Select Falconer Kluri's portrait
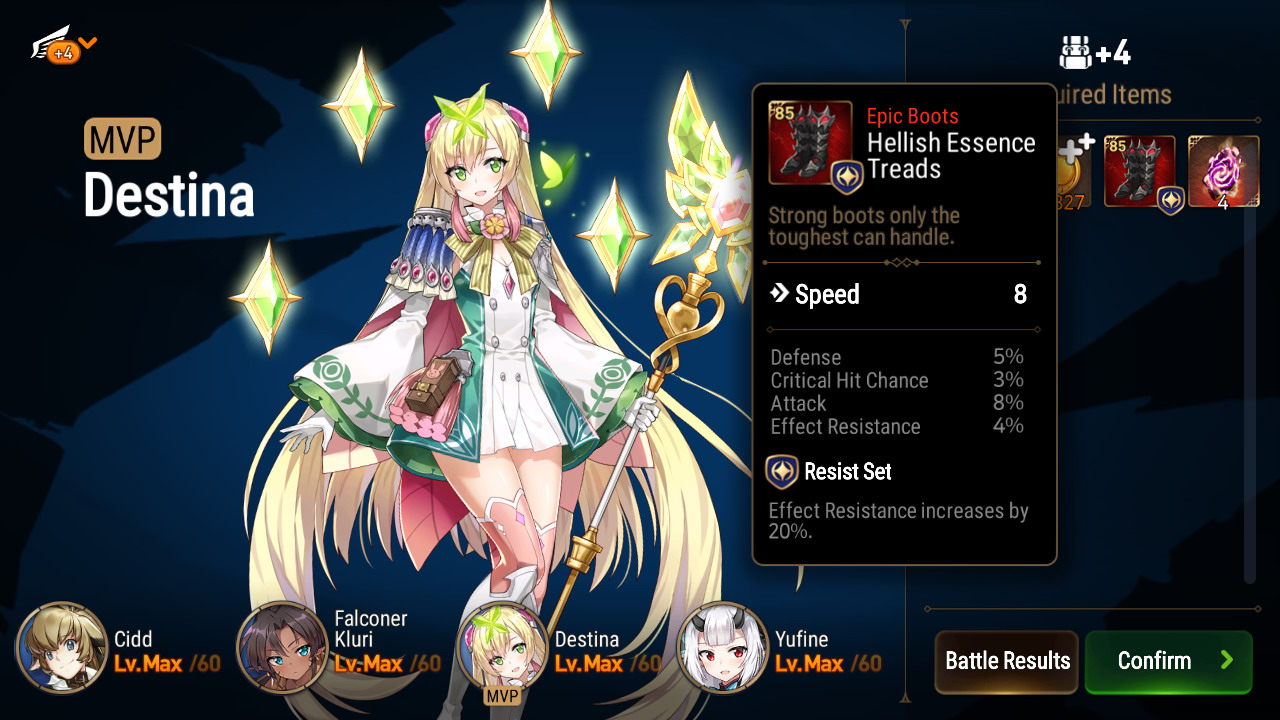The width and height of the screenshot is (1280, 720). 281,648
